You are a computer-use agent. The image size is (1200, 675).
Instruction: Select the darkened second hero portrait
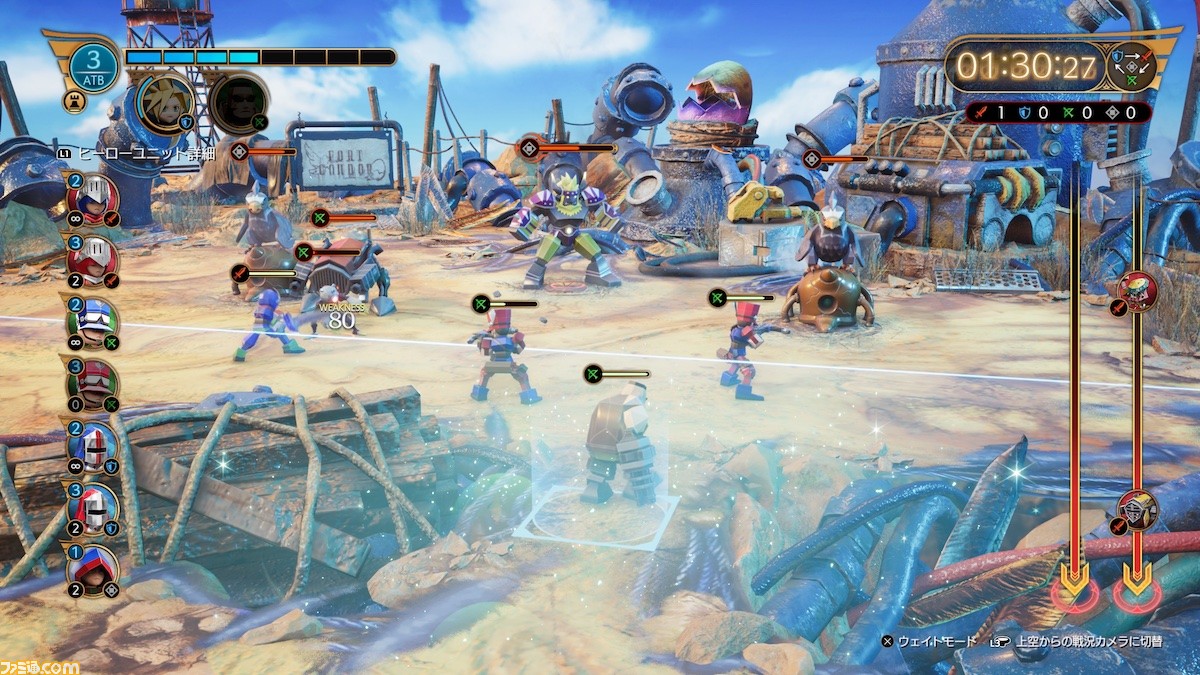coord(239,102)
